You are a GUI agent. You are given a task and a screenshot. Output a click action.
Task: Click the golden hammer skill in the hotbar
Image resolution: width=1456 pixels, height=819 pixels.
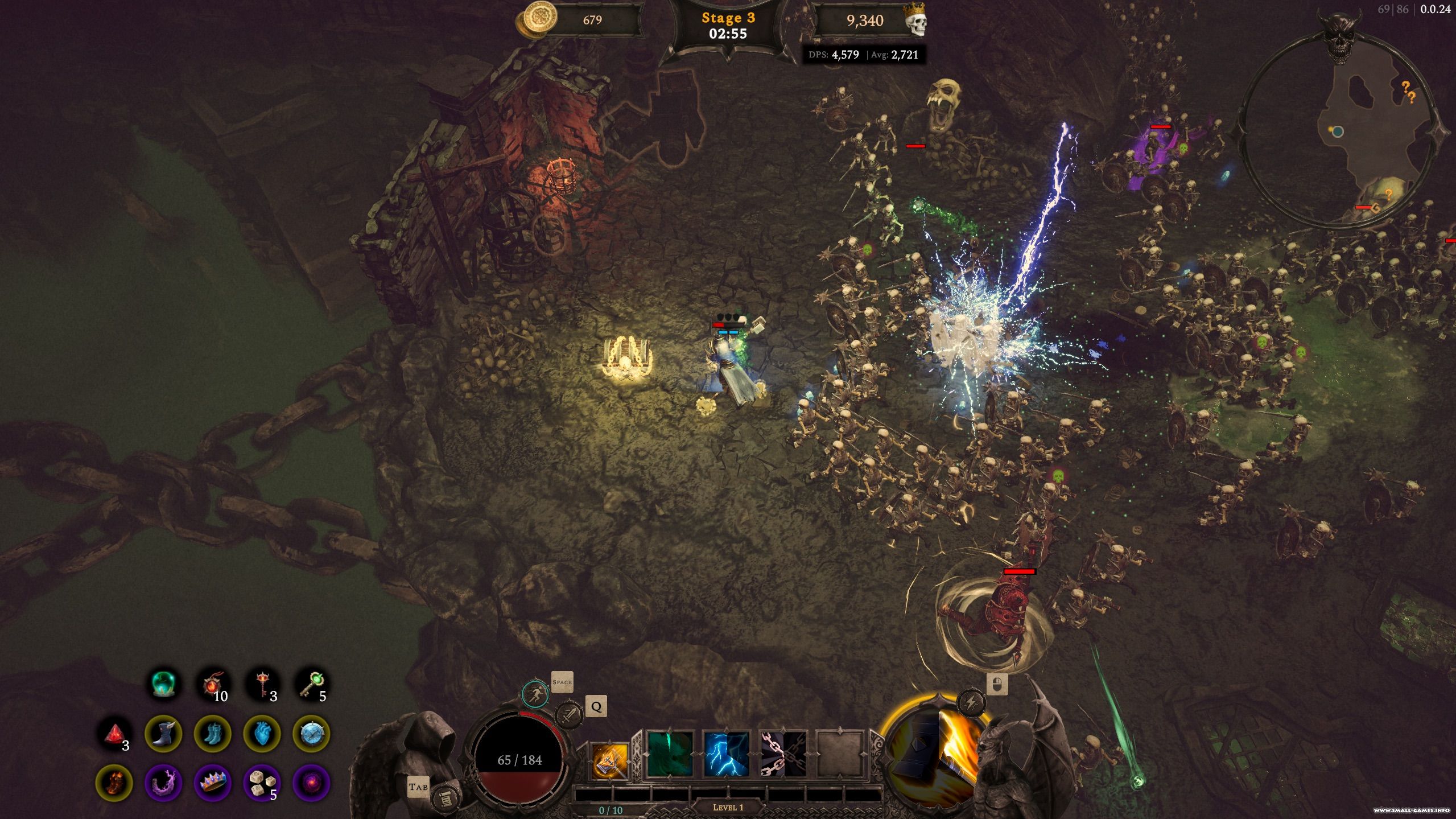609,760
